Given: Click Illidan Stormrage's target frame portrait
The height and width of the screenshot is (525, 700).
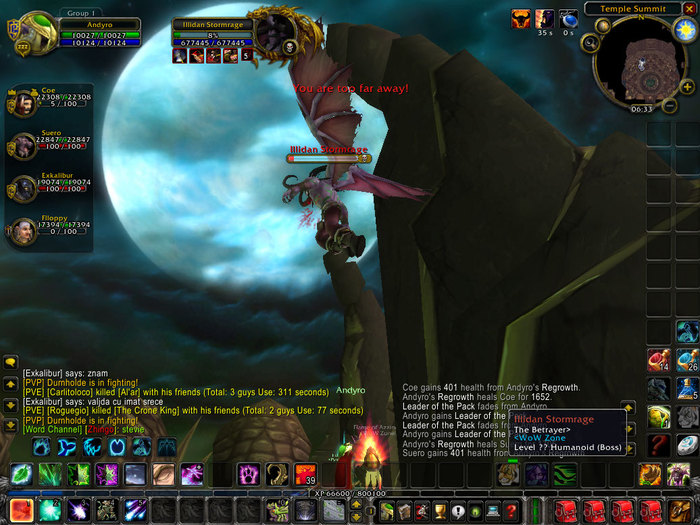Looking at the screenshot, I should 270,33.
